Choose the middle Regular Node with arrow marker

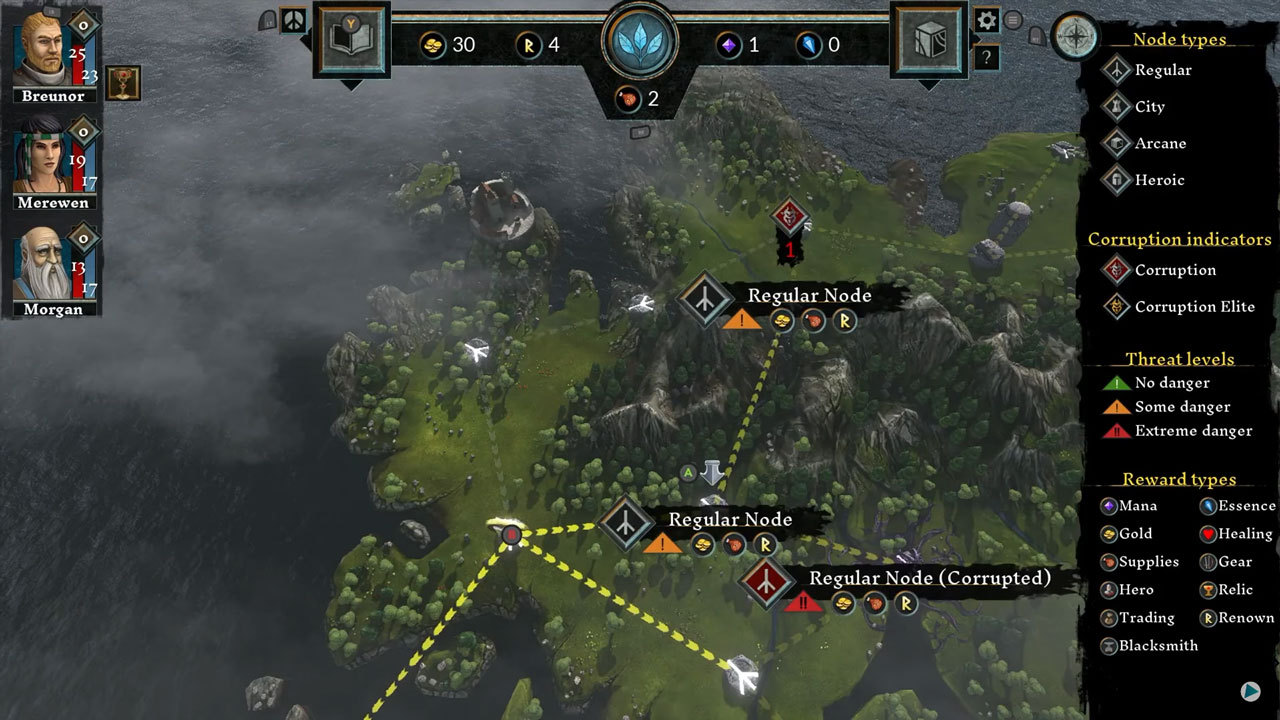[627, 523]
